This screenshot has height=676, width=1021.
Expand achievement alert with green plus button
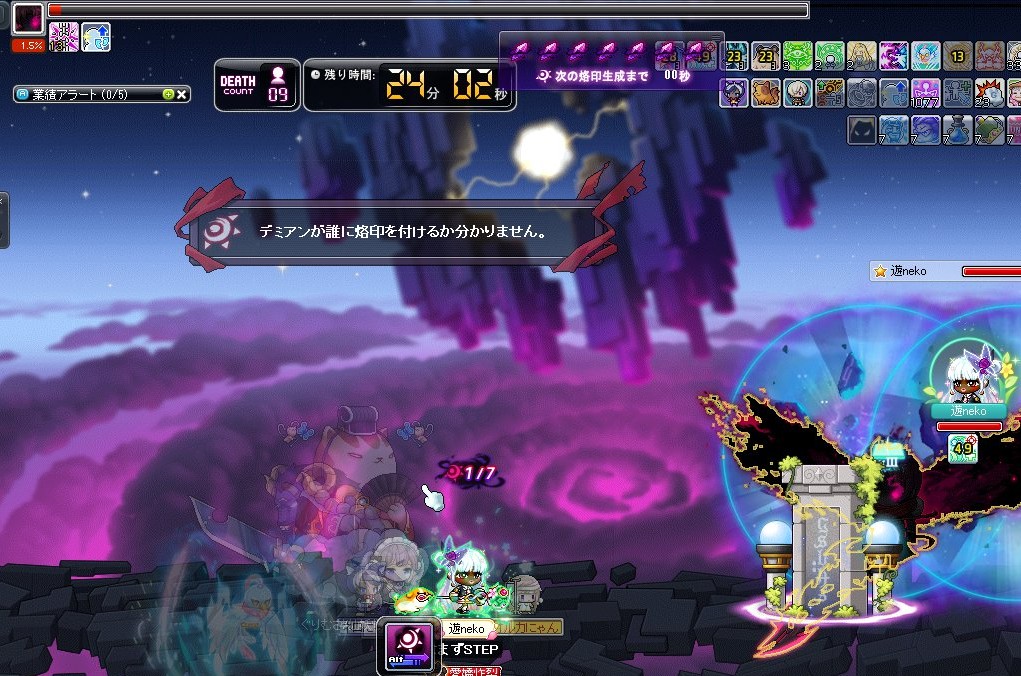tap(168, 95)
